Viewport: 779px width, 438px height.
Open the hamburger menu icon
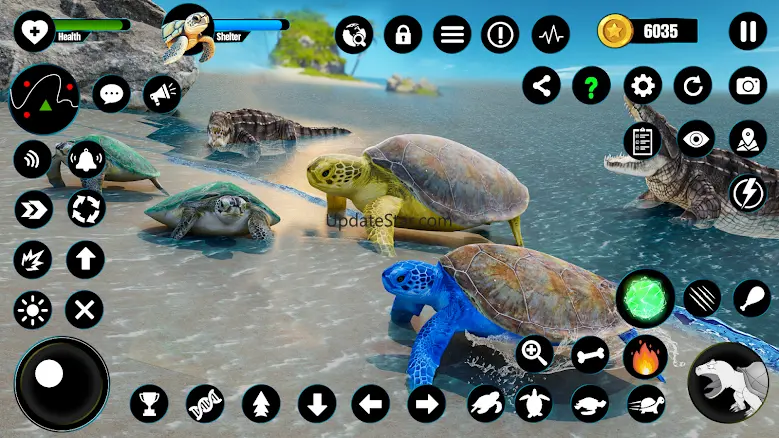pyautogui.click(x=452, y=36)
